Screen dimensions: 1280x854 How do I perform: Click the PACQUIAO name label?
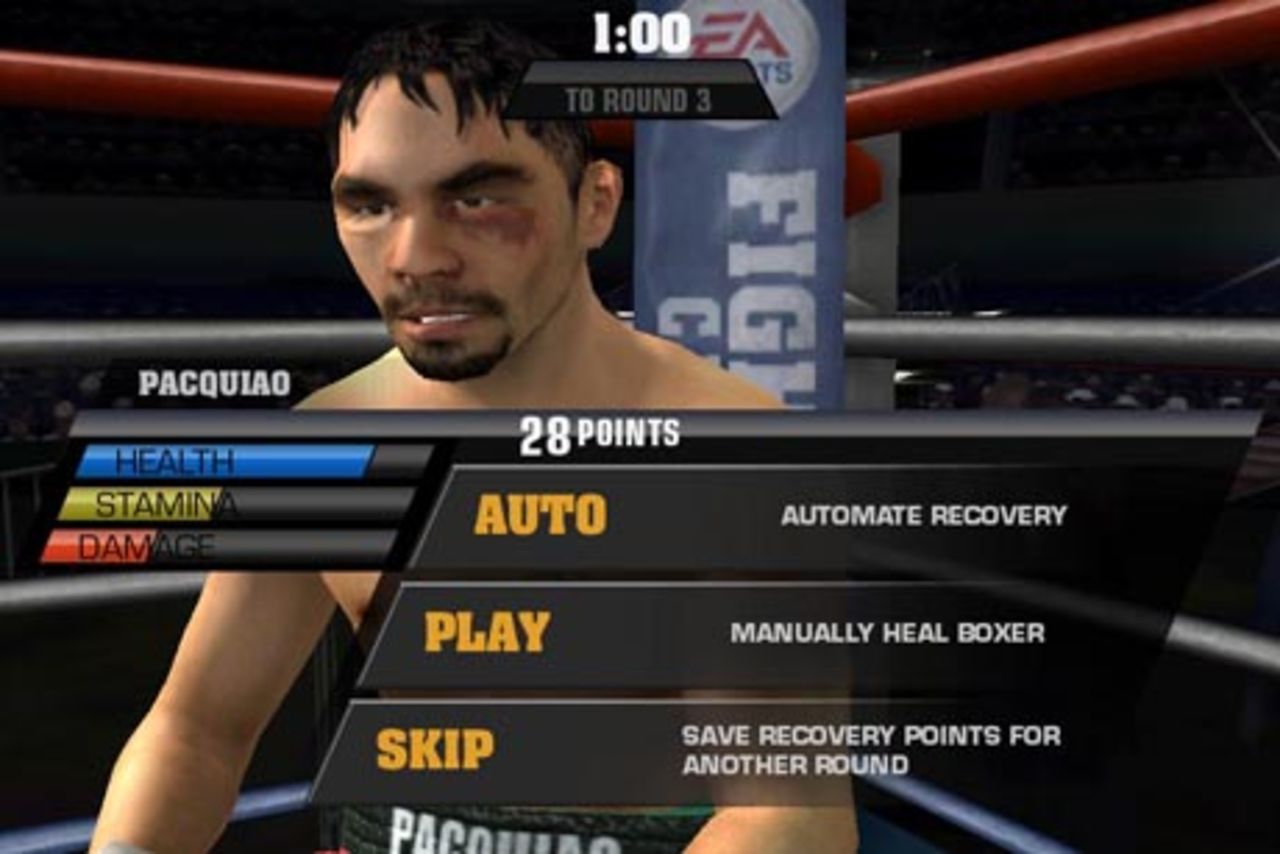click(216, 379)
